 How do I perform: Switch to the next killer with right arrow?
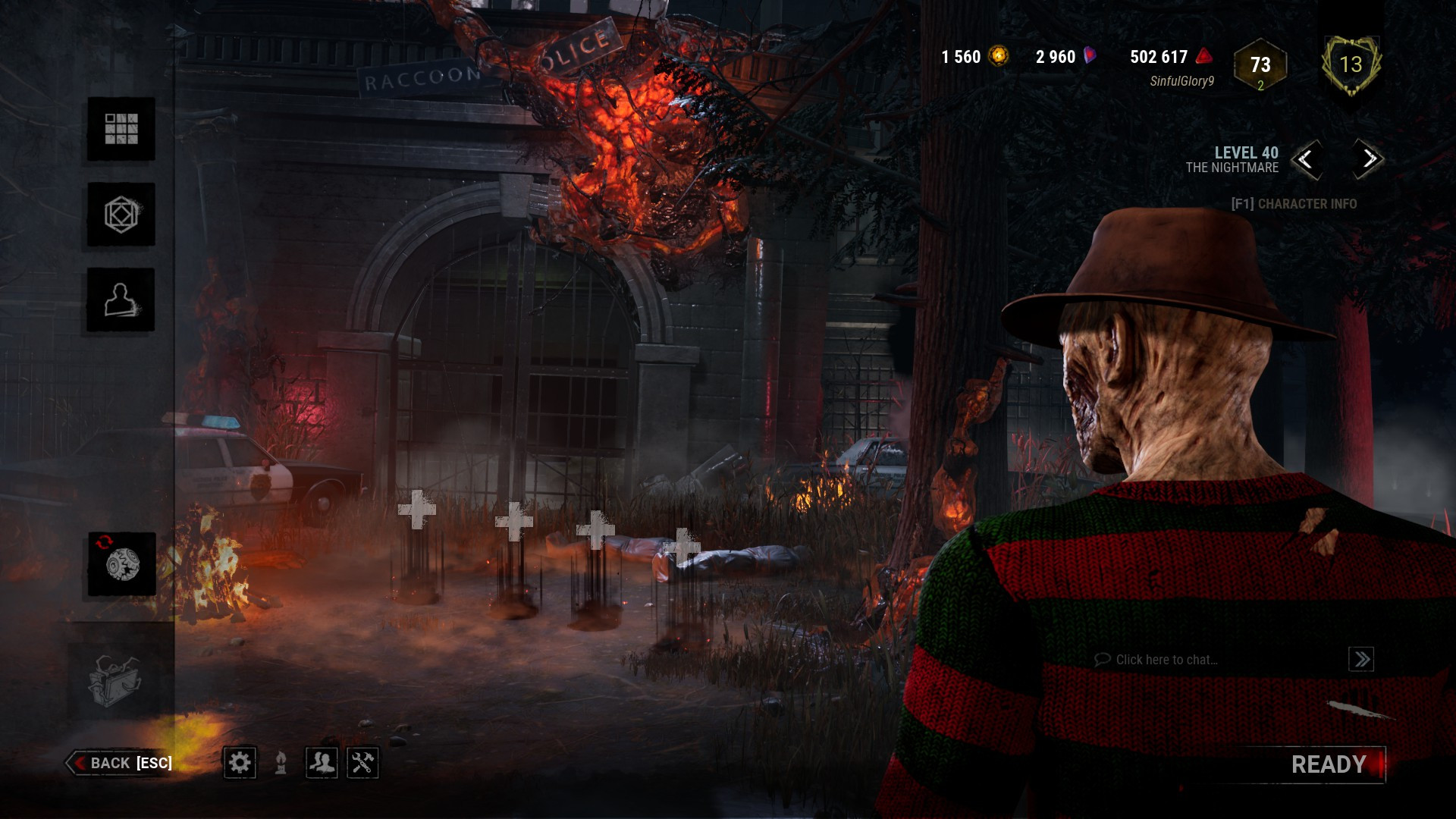[x=1365, y=161]
